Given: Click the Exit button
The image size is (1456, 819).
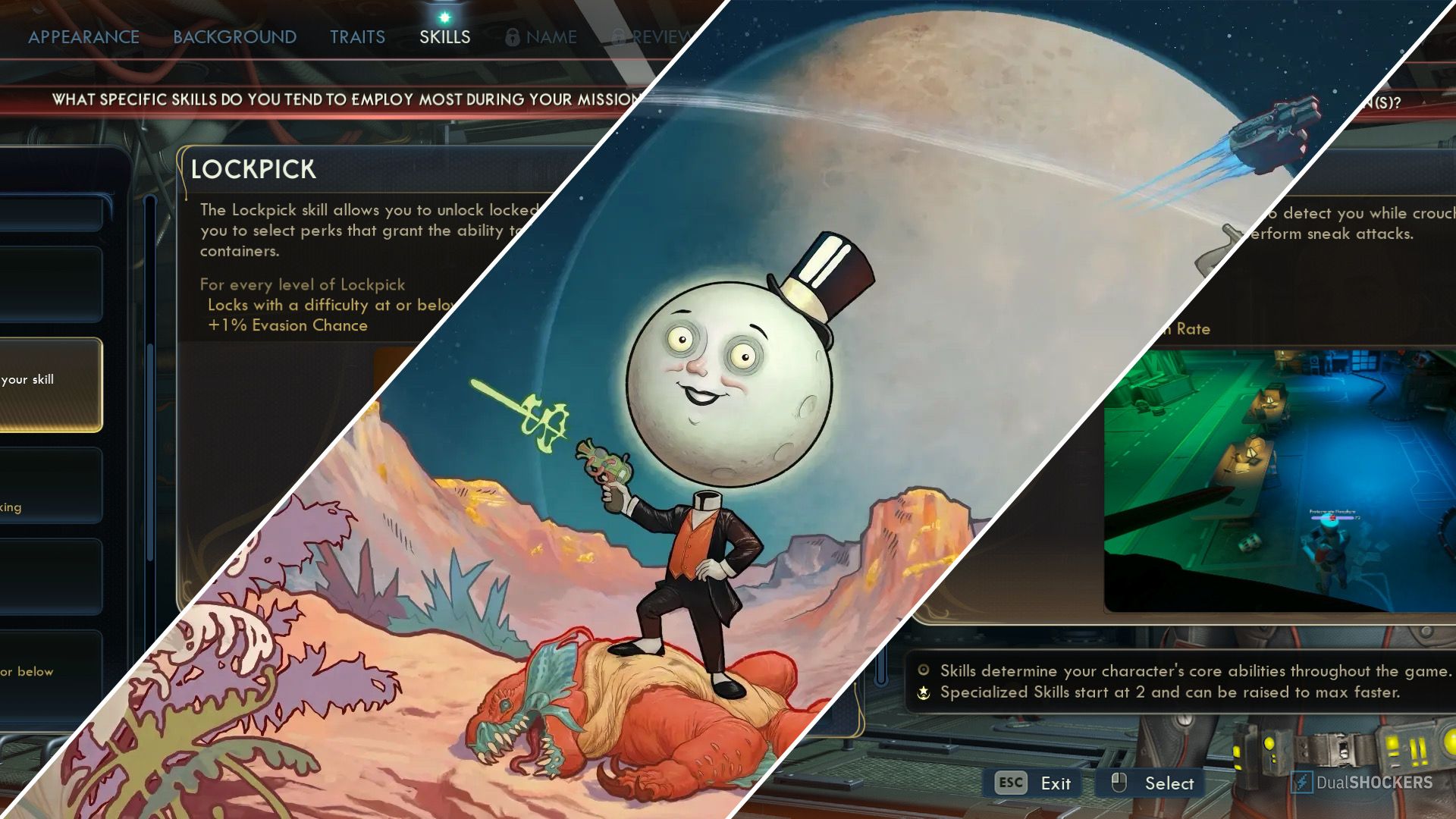Looking at the screenshot, I should point(1034,783).
